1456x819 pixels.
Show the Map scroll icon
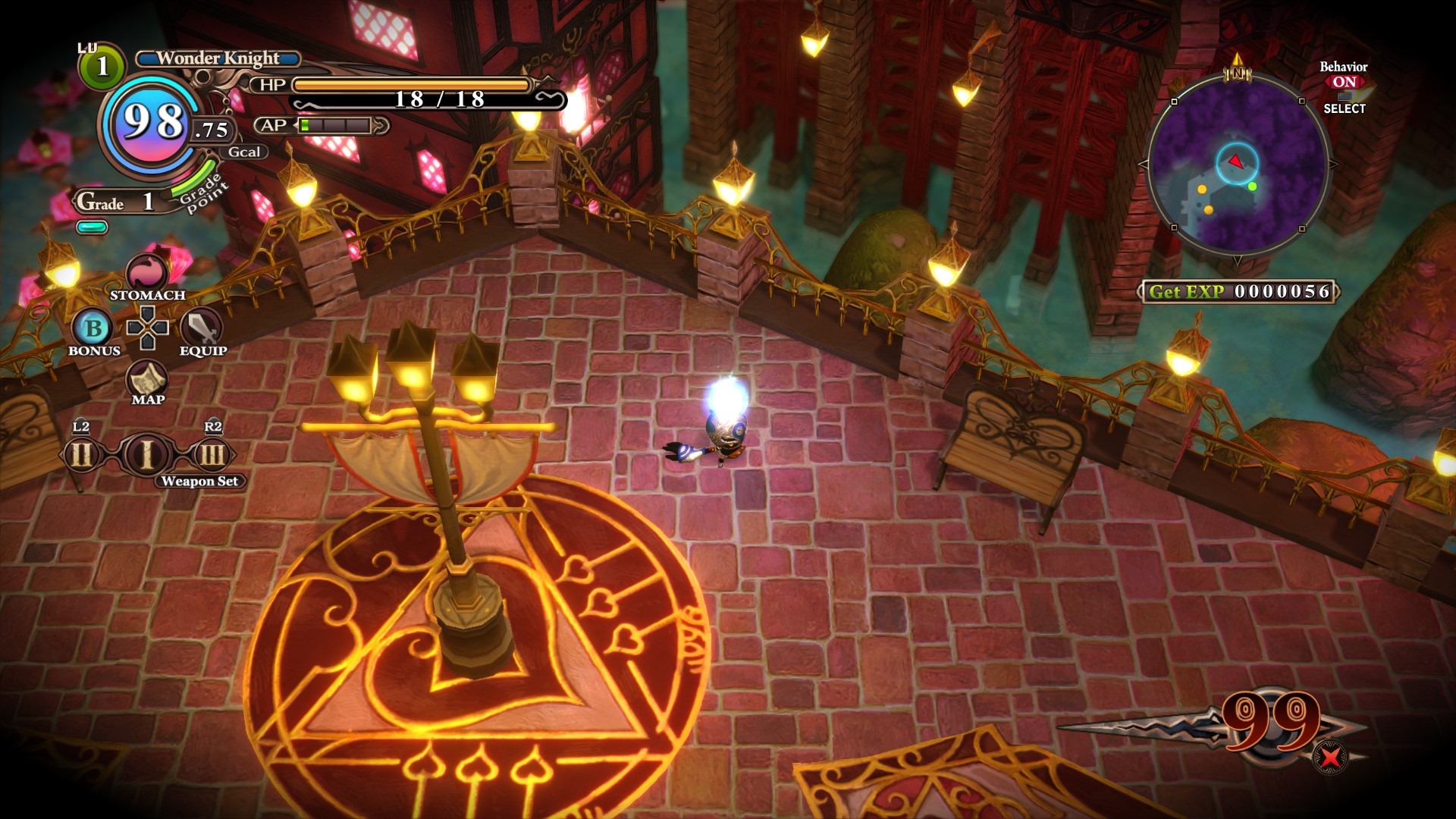coord(147,378)
